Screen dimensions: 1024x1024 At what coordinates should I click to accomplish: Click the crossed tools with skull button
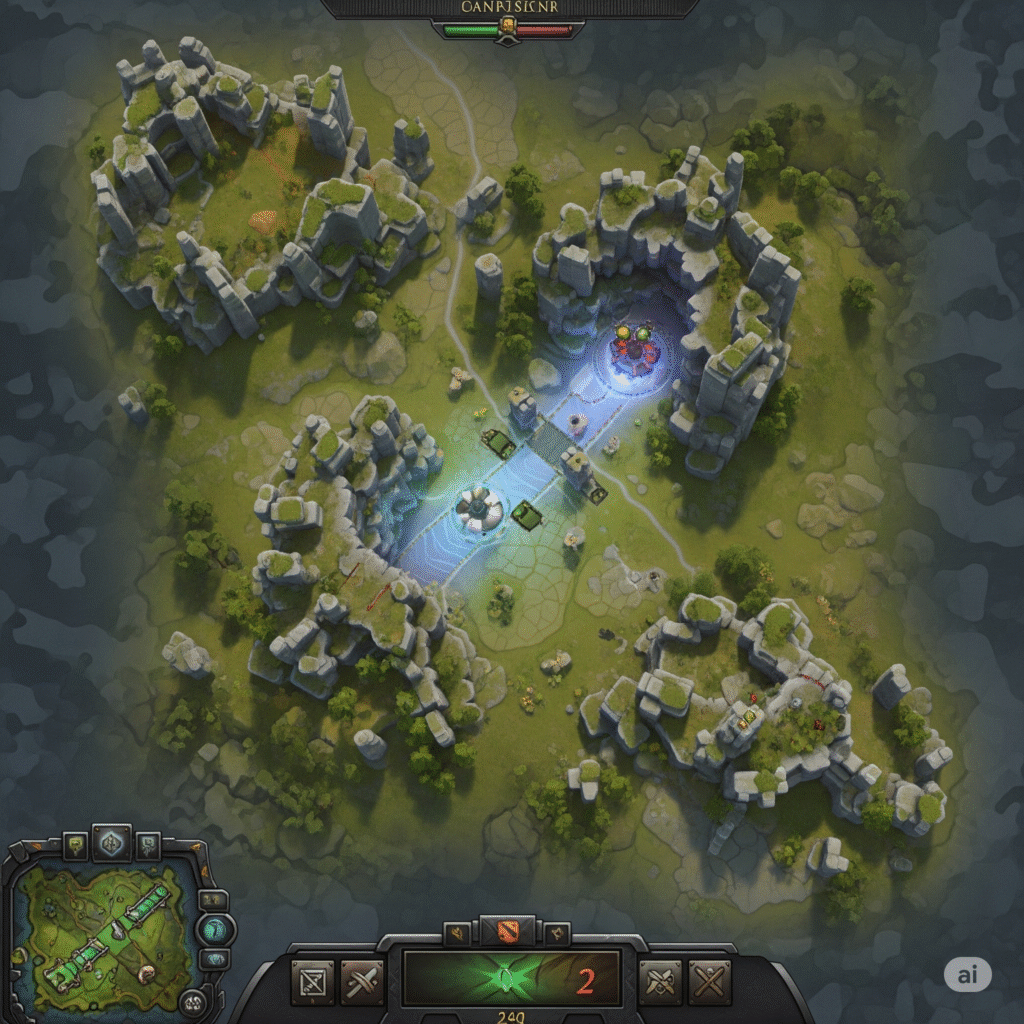(x=661, y=981)
